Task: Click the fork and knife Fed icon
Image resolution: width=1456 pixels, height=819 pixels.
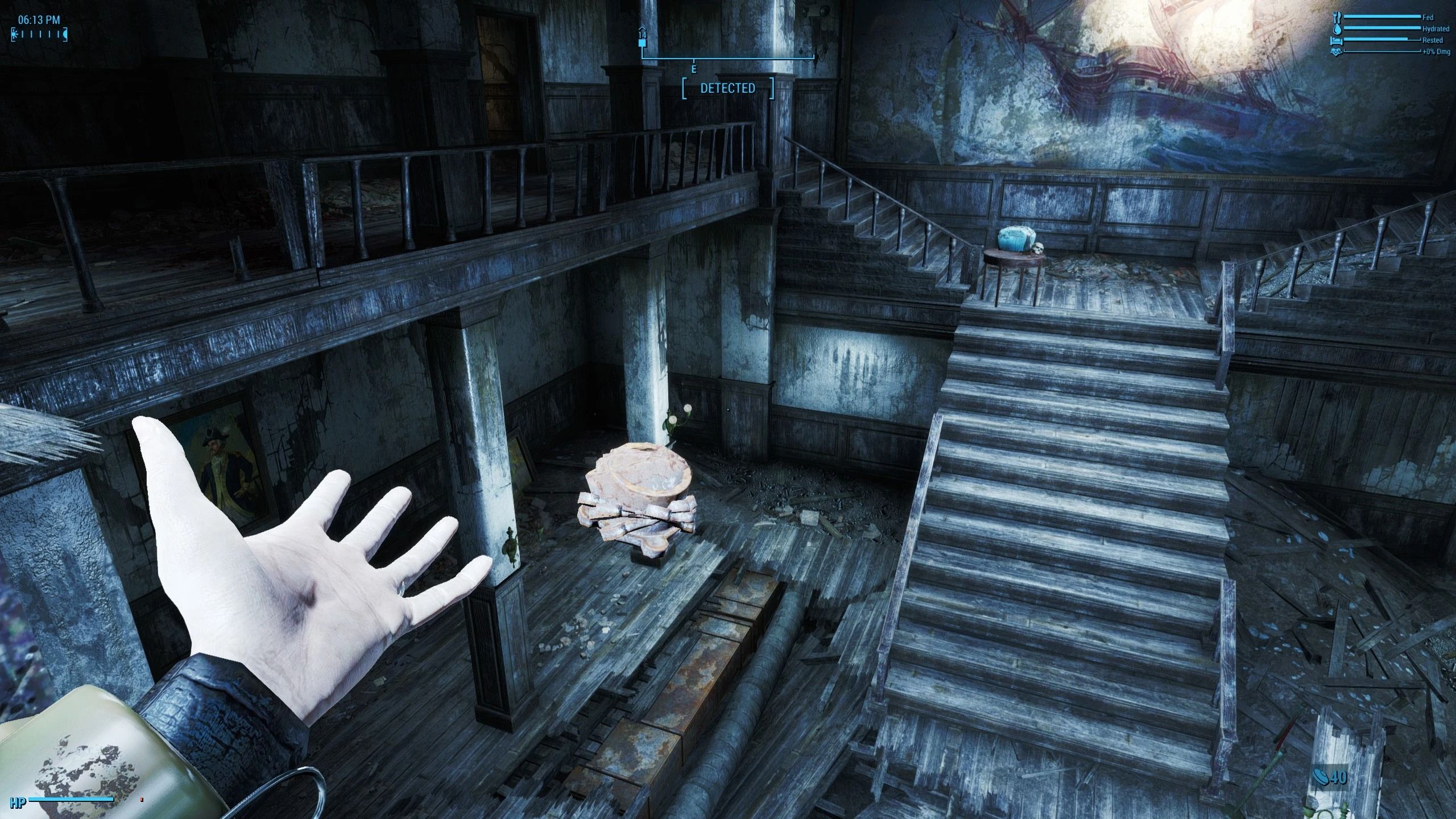Action: coord(1336,17)
